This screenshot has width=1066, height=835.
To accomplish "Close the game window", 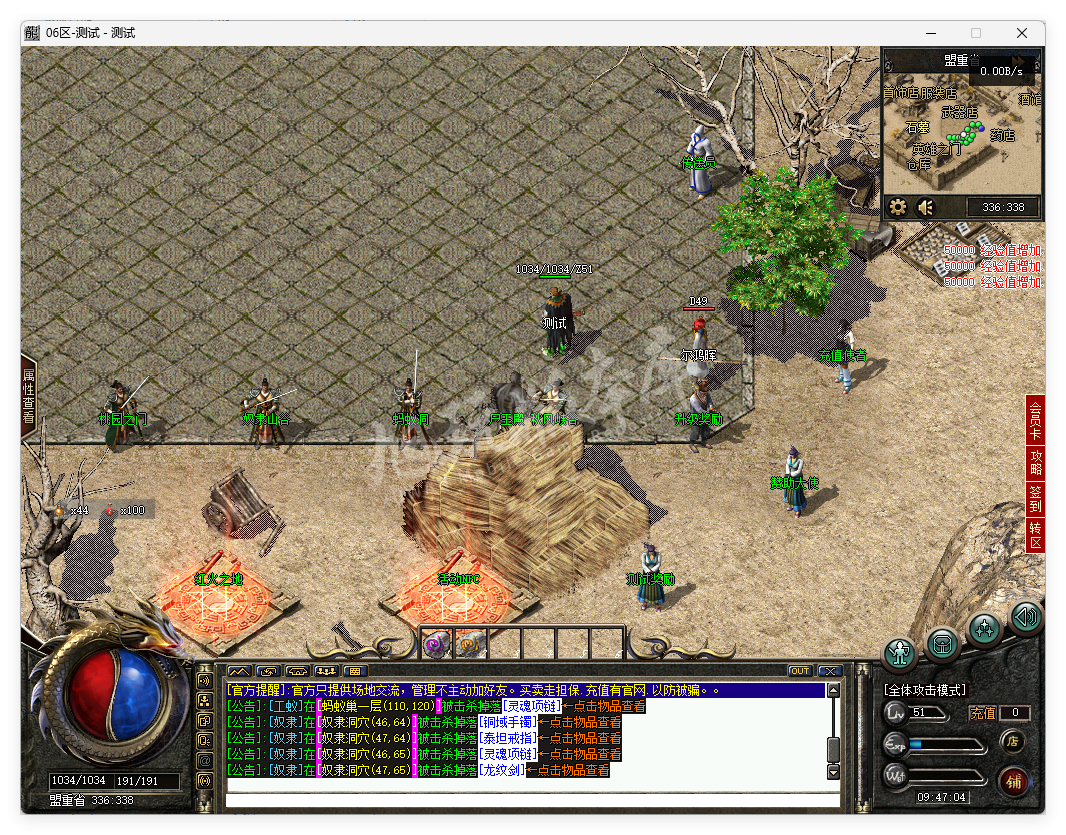I will (x=1021, y=33).
